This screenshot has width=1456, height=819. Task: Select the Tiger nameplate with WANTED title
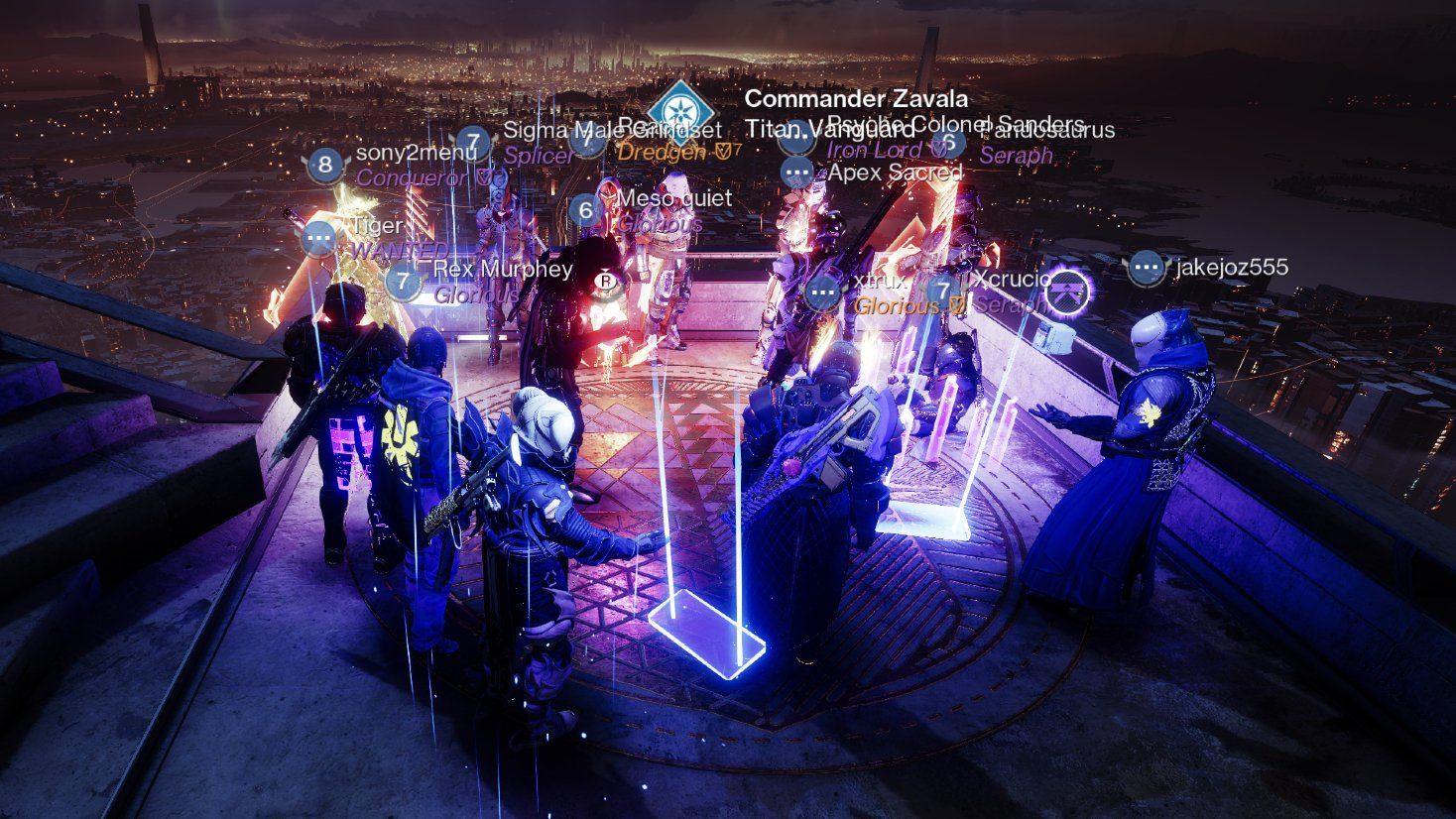point(376,227)
